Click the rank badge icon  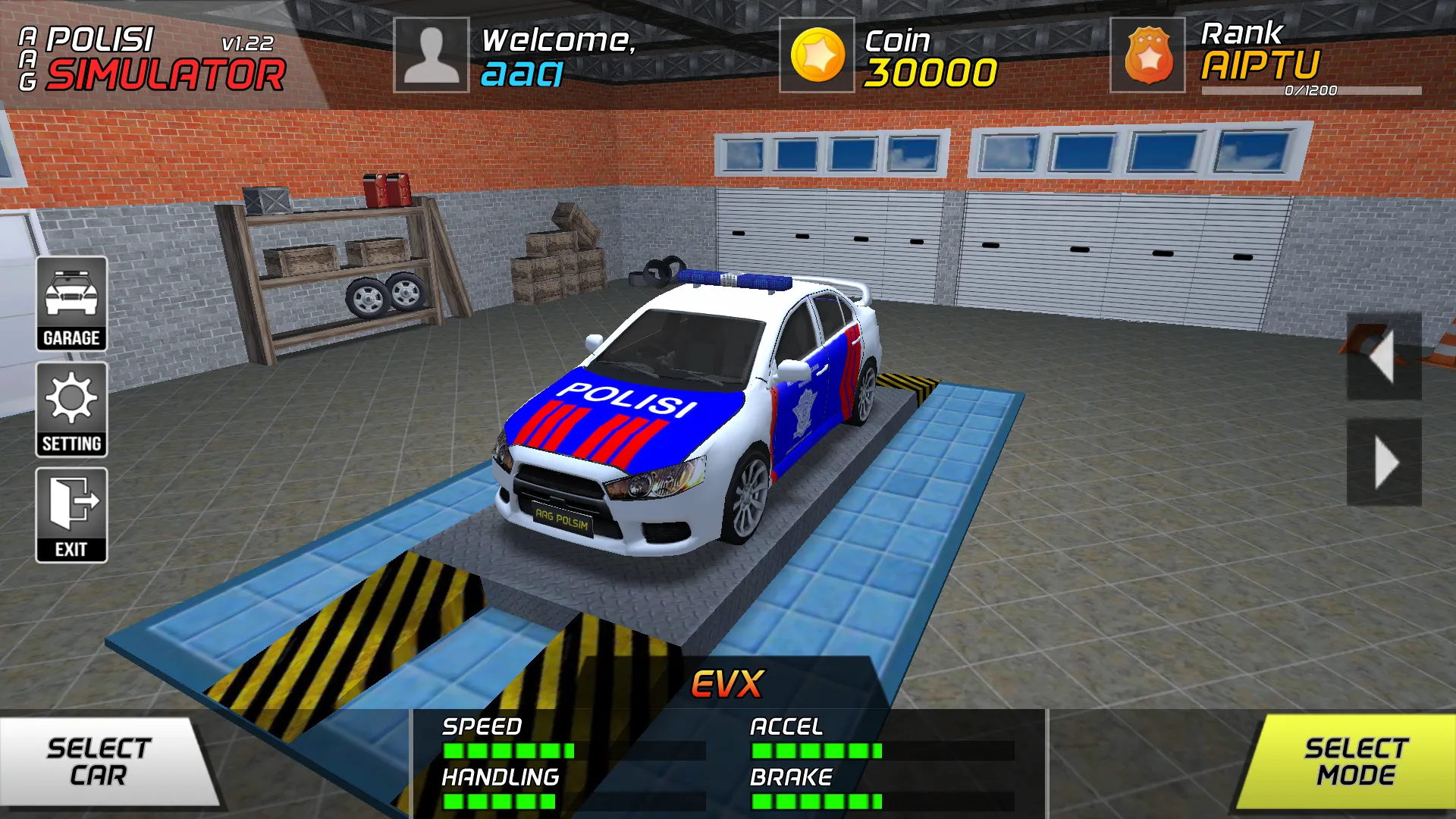pyautogui.click(x=1147, y=55)
